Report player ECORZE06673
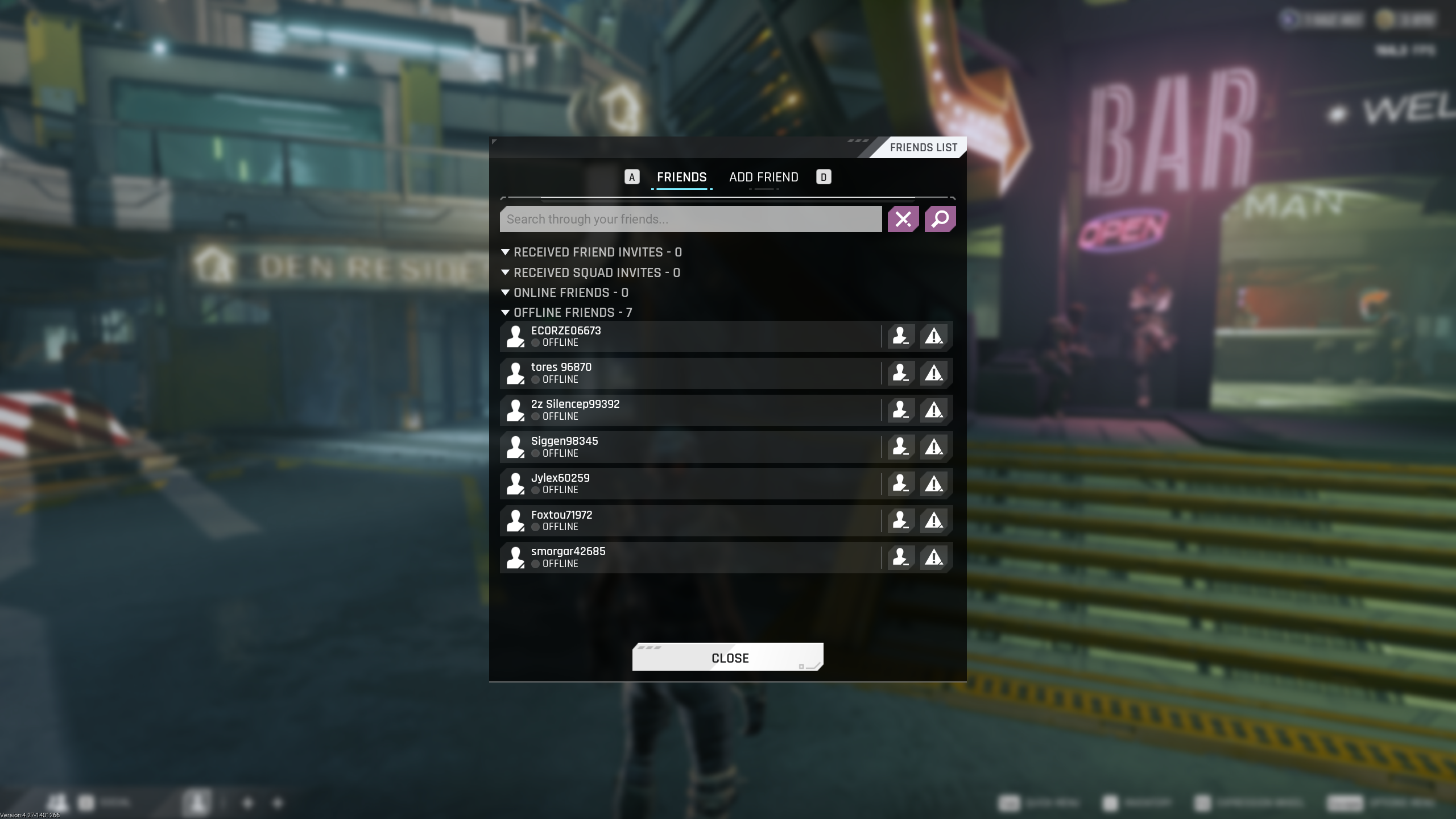The height and width of the screenshot is (819, 1456). tap(933, 336)
